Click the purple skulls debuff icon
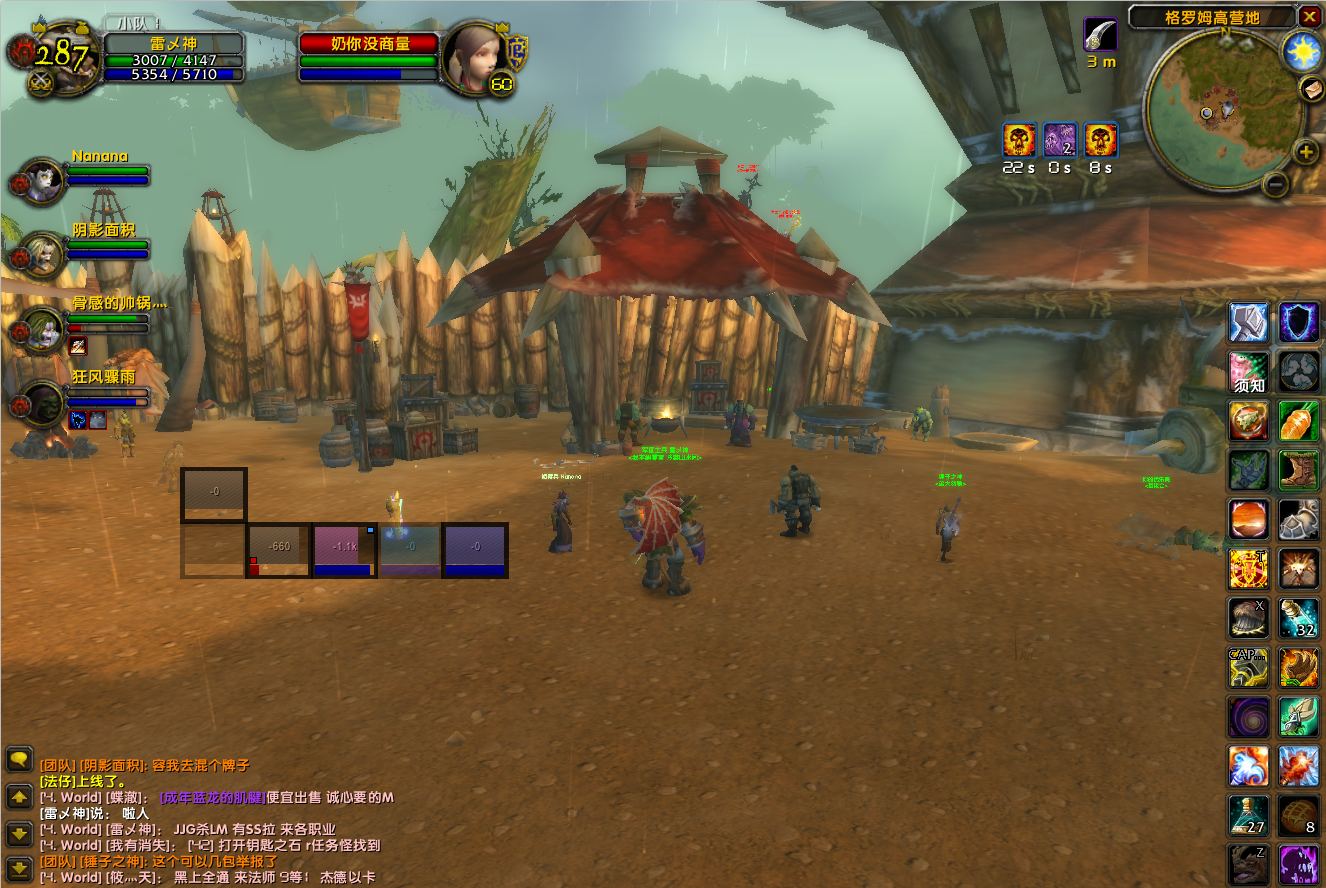 point(1060,140)
